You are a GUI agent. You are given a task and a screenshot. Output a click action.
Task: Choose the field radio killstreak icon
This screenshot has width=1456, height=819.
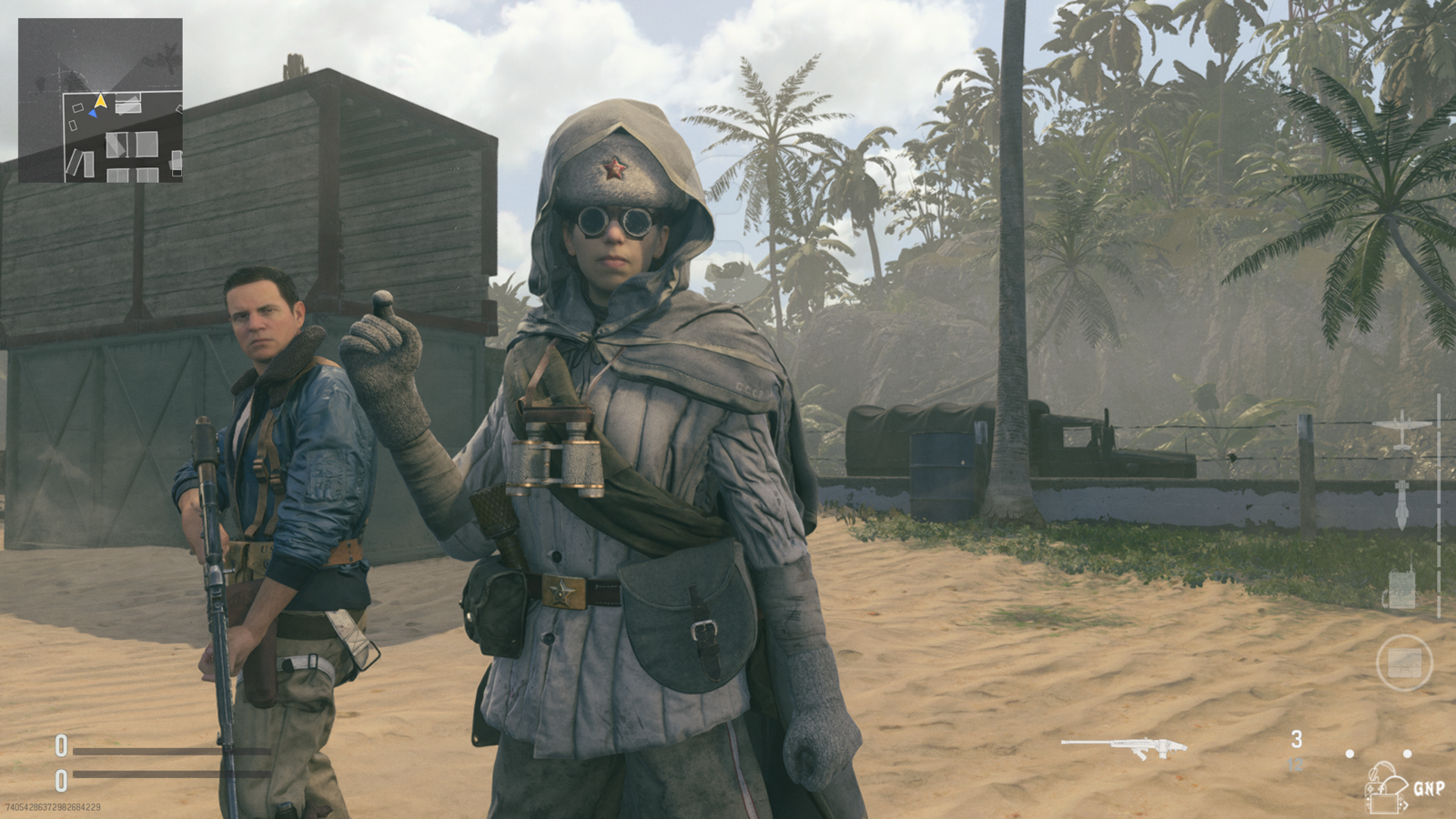pos(1401,589)
